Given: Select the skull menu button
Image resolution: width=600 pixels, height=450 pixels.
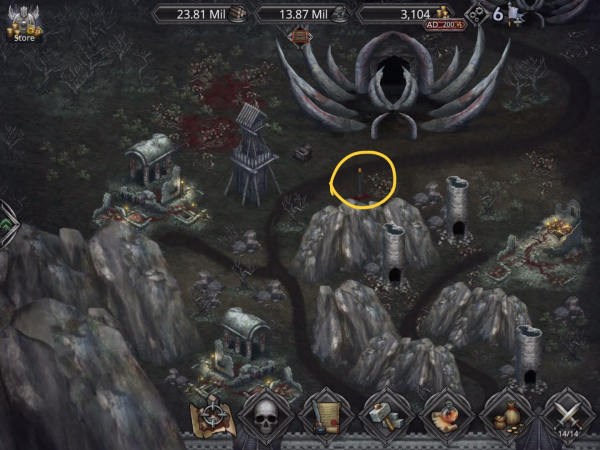Looking at the screenshot, I should [264, 414].
